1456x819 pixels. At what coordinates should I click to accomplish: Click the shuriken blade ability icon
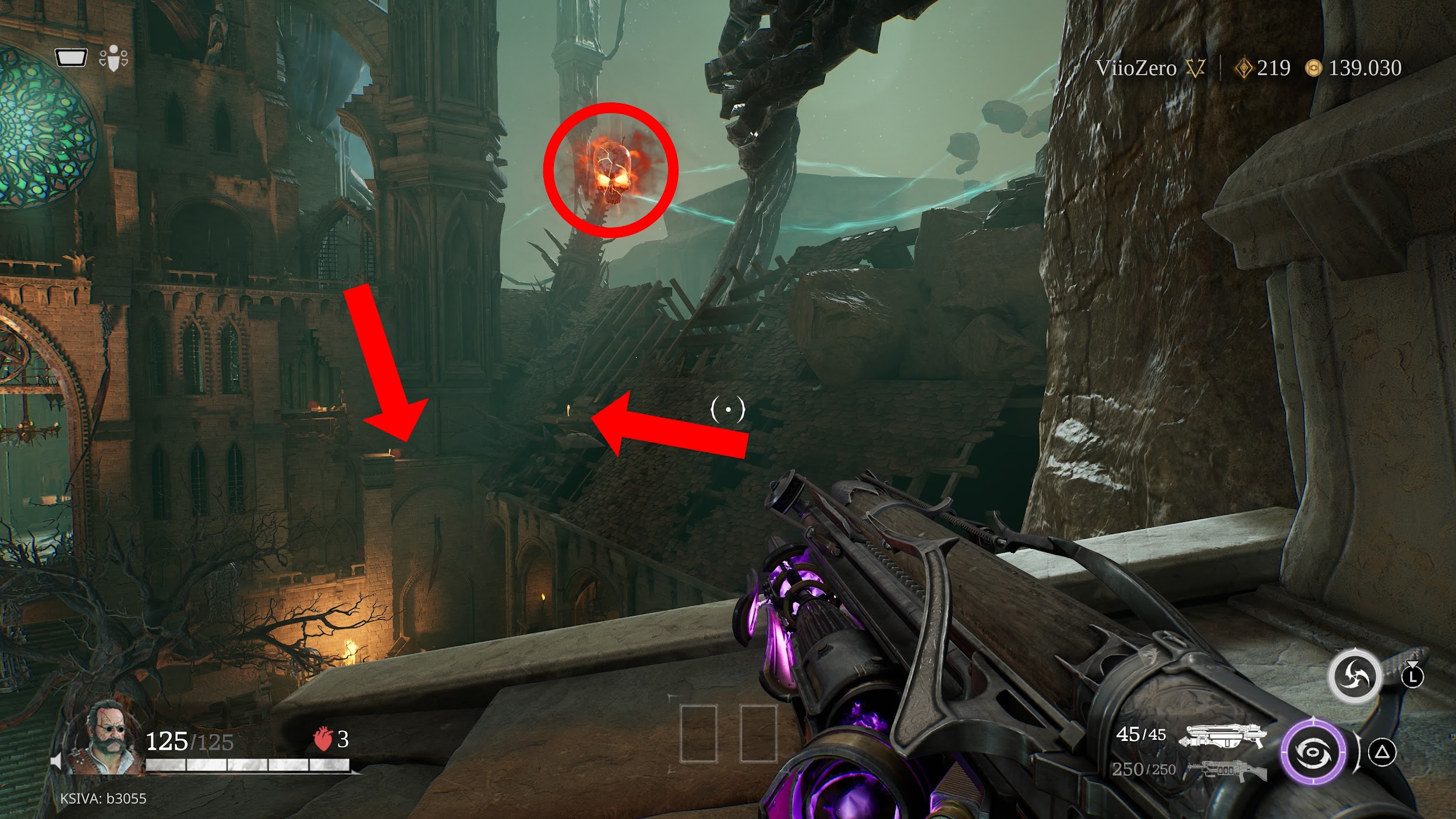pos(1354,677)
